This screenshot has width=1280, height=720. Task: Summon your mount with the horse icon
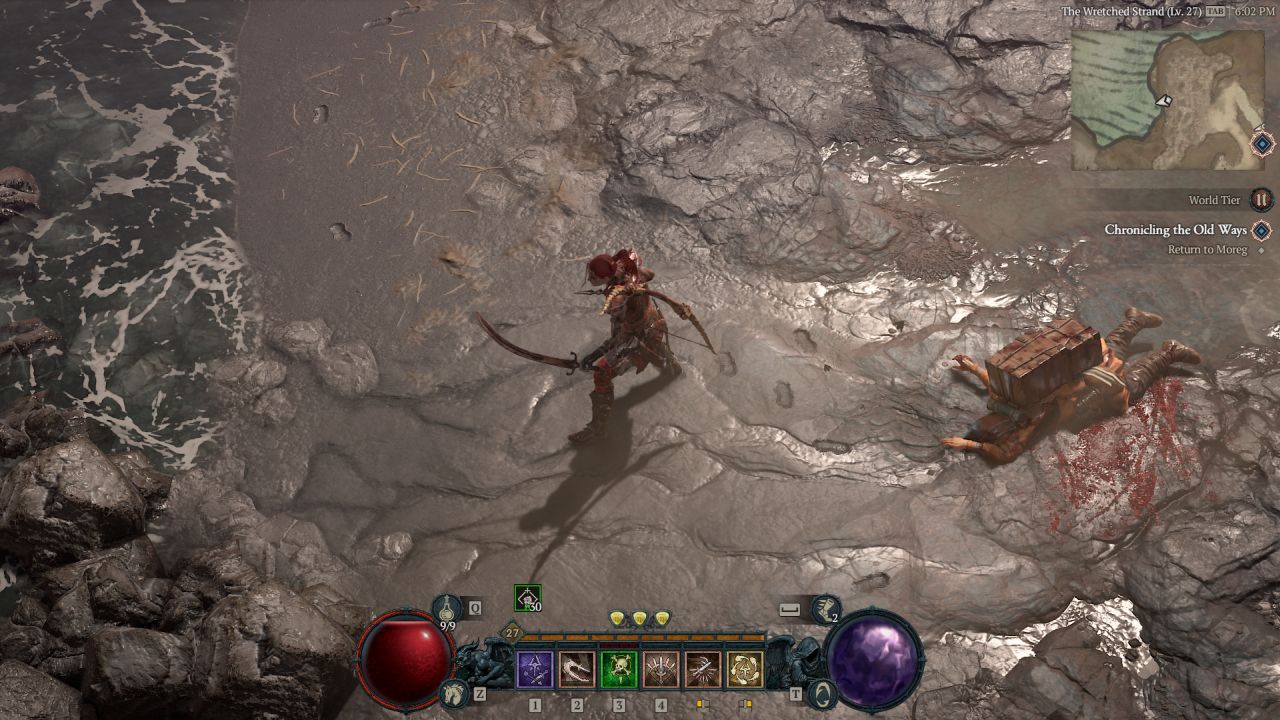coord(452,691)
